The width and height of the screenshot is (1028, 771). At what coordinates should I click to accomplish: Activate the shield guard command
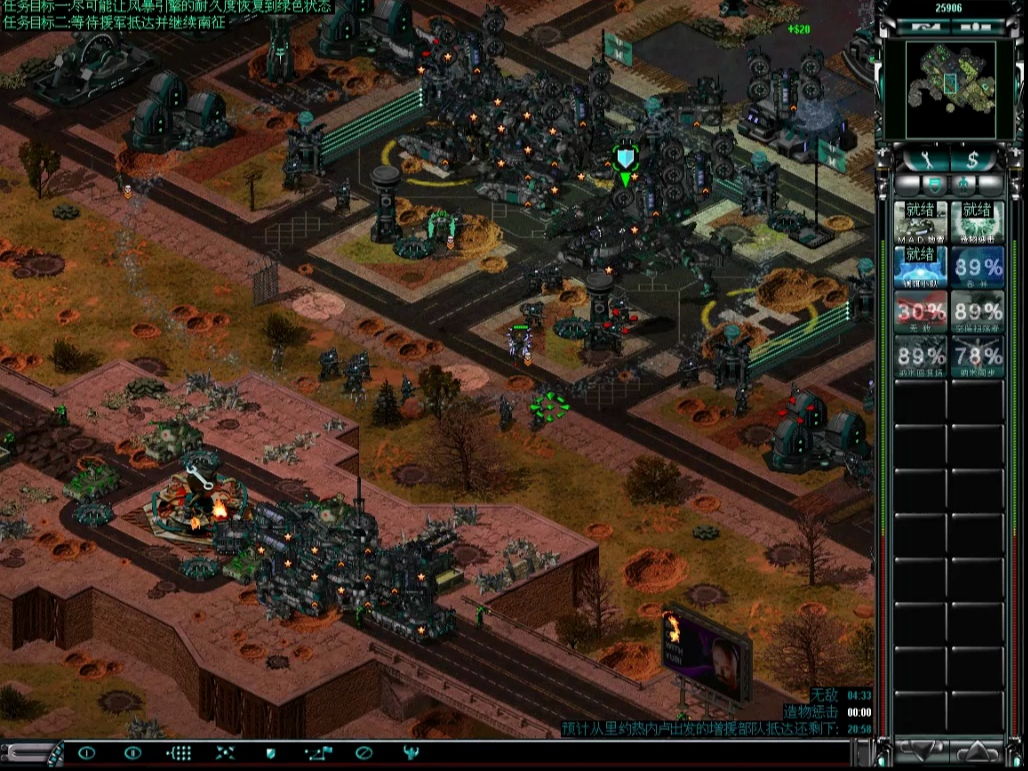[270, 753]
